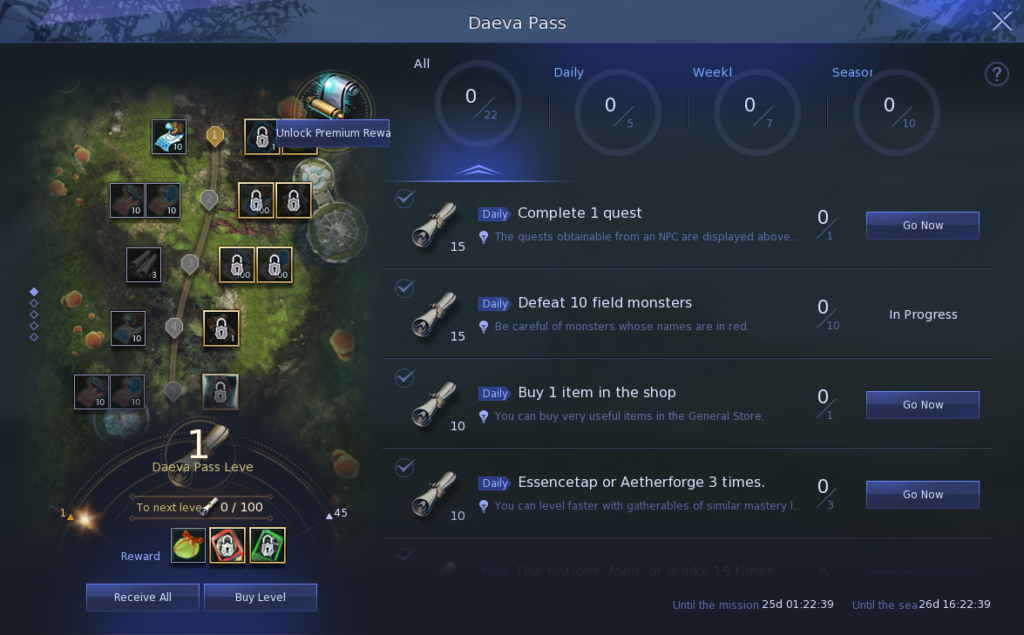Close the Daeva Pass window
This screenshot has height=635, width=1024.
1001,22
